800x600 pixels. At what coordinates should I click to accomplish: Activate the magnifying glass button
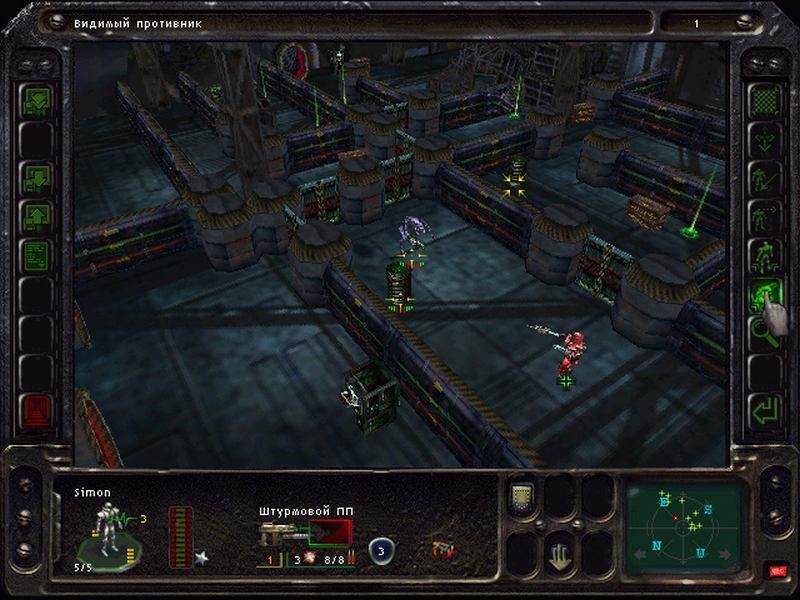coord(766,333)
